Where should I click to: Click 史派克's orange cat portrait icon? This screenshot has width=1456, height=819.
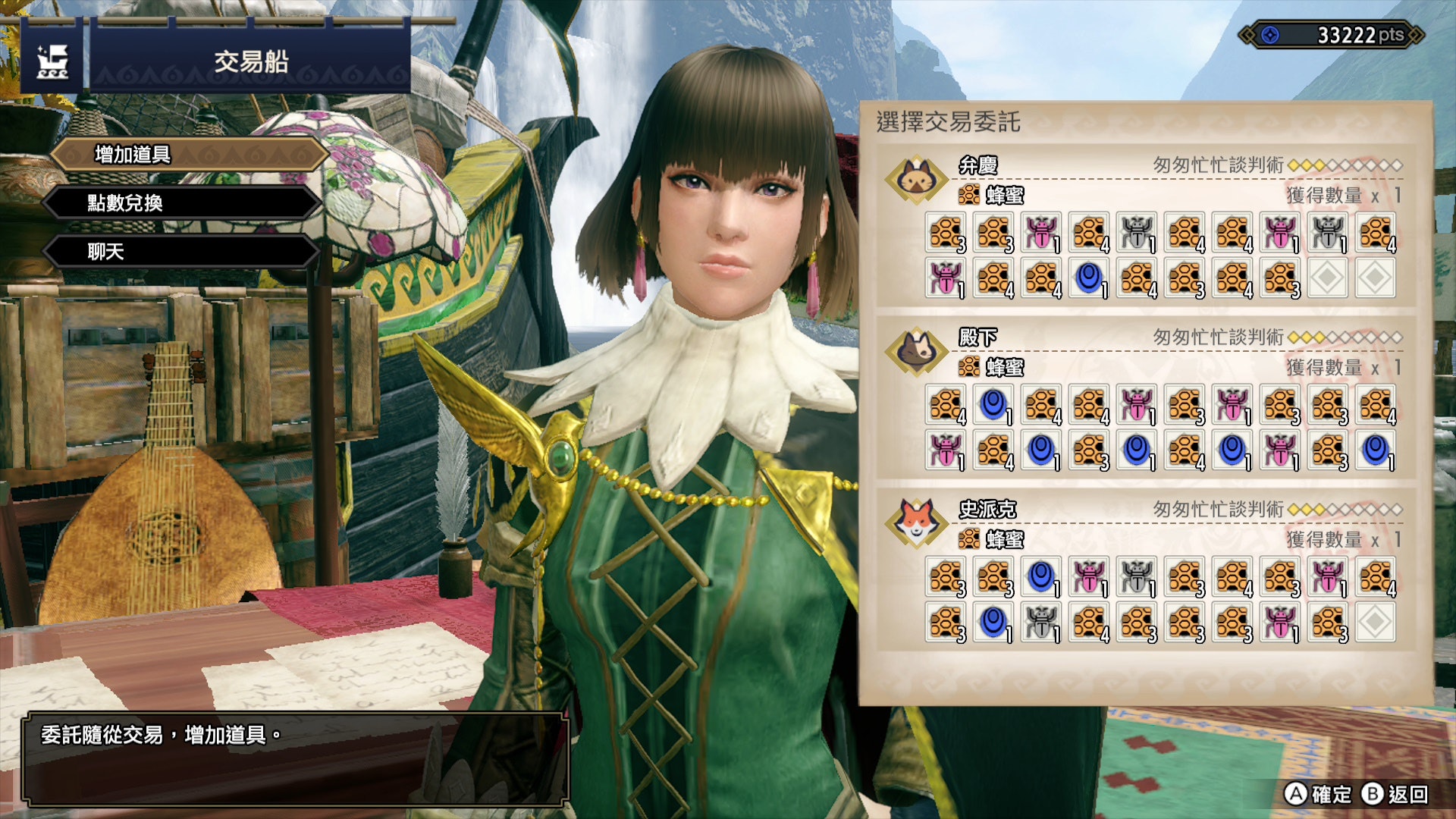(x=916, y=523)
